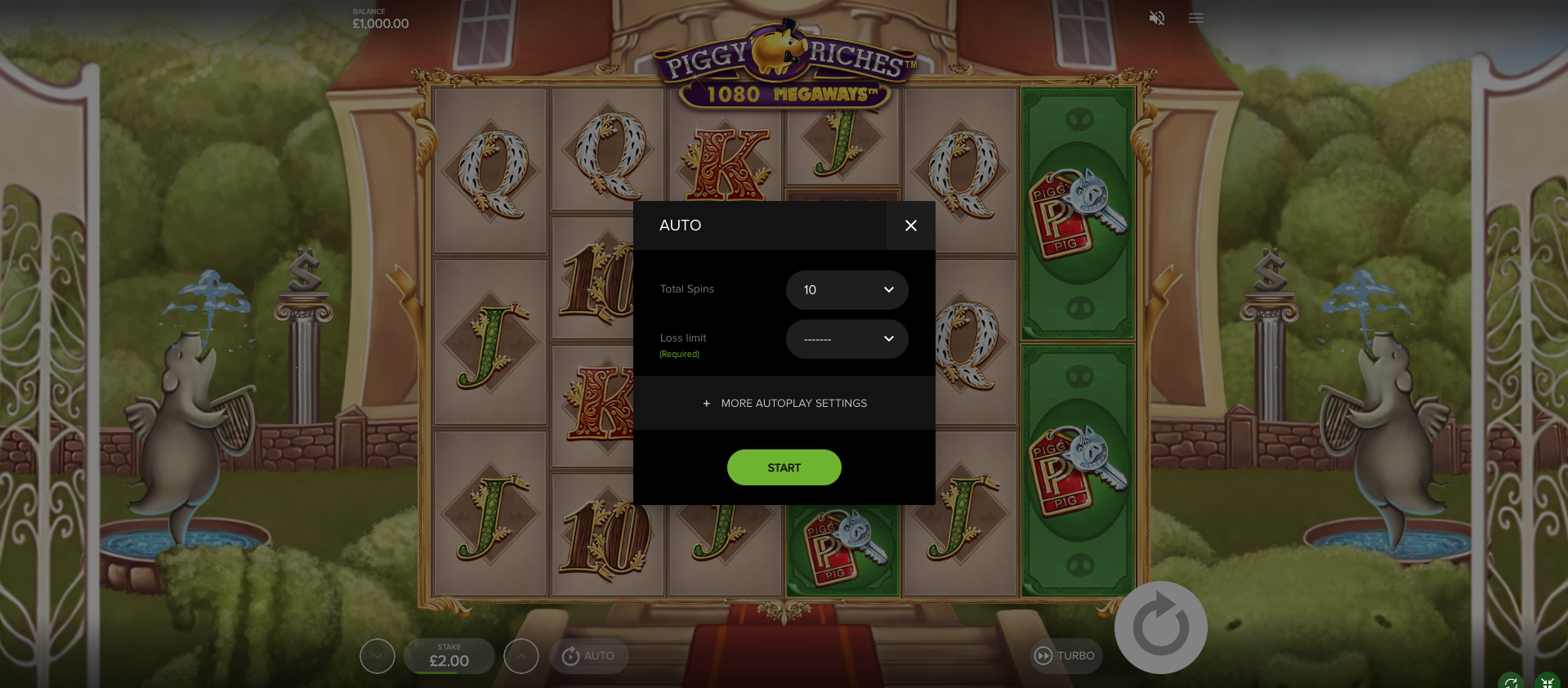Open the hamburger menu

pos(1196,18)
